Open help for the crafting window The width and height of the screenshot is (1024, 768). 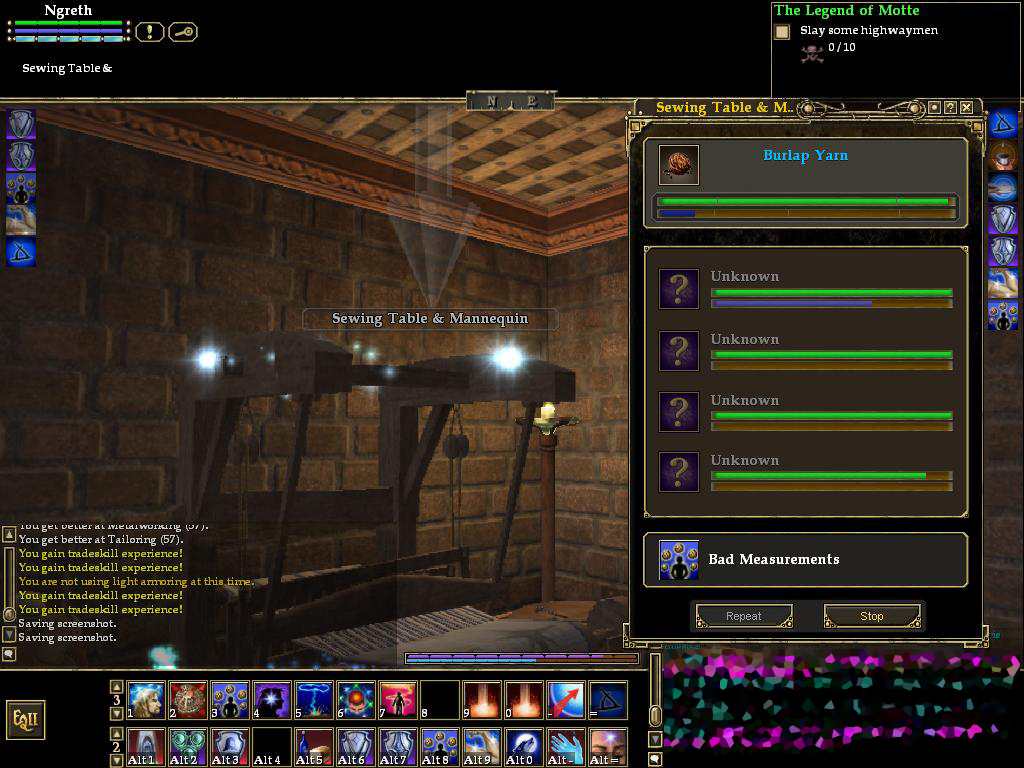pyautogui.click(x=950, y=107)
